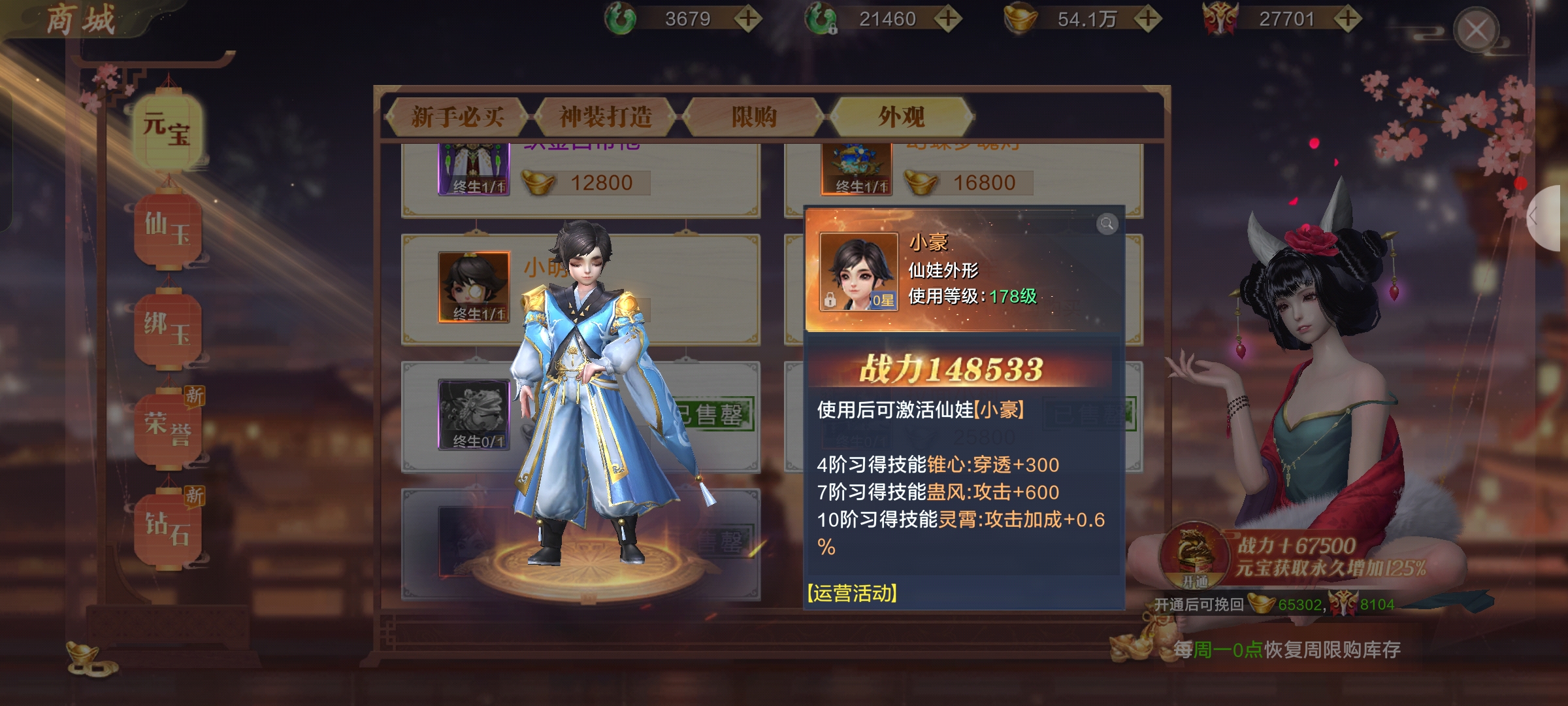Choose the 荣誉 lantern category
The height and width of the screenshot is (706, 1568).
coord(167,429)
